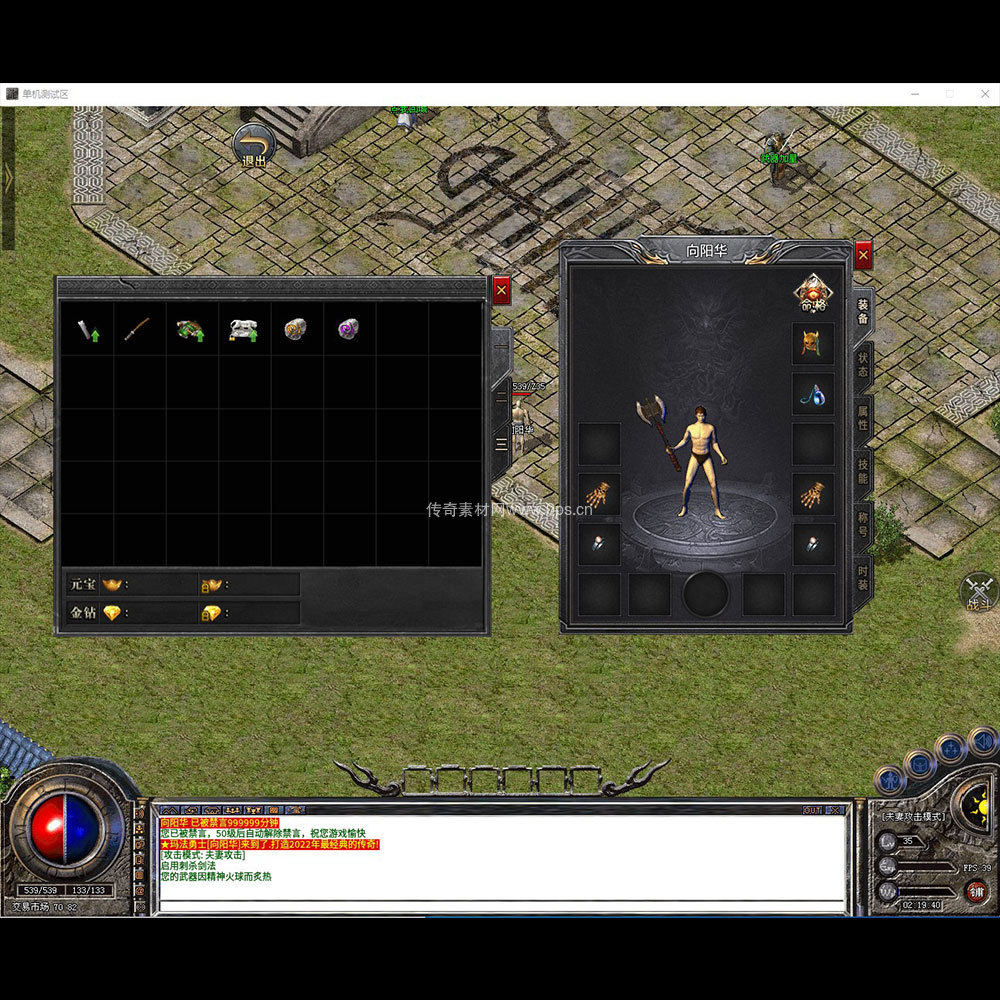Show the 技能 skills tab
1000x1000 pixels.
tap(863, 471)
